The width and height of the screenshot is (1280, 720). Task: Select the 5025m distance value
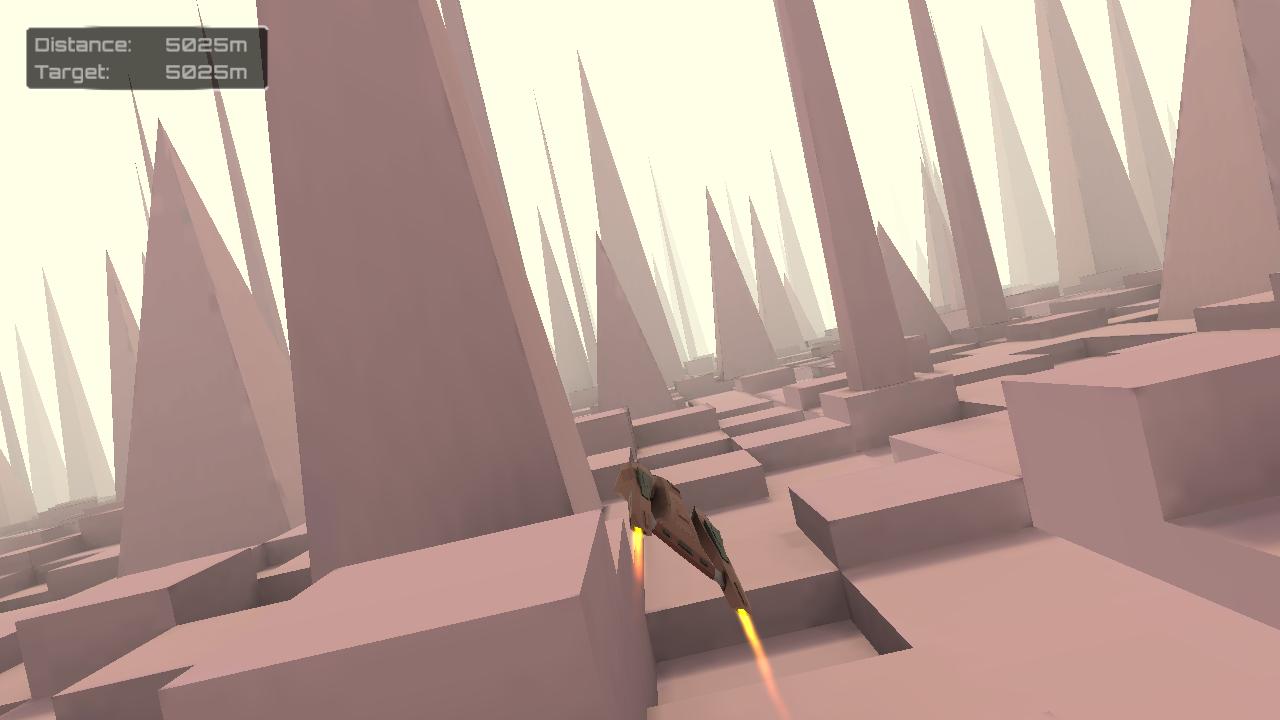pos(205,45)
